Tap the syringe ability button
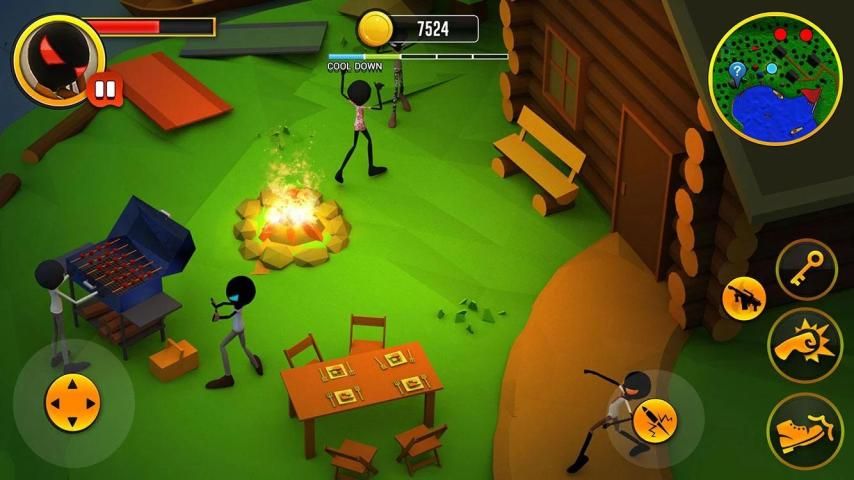 655,420
